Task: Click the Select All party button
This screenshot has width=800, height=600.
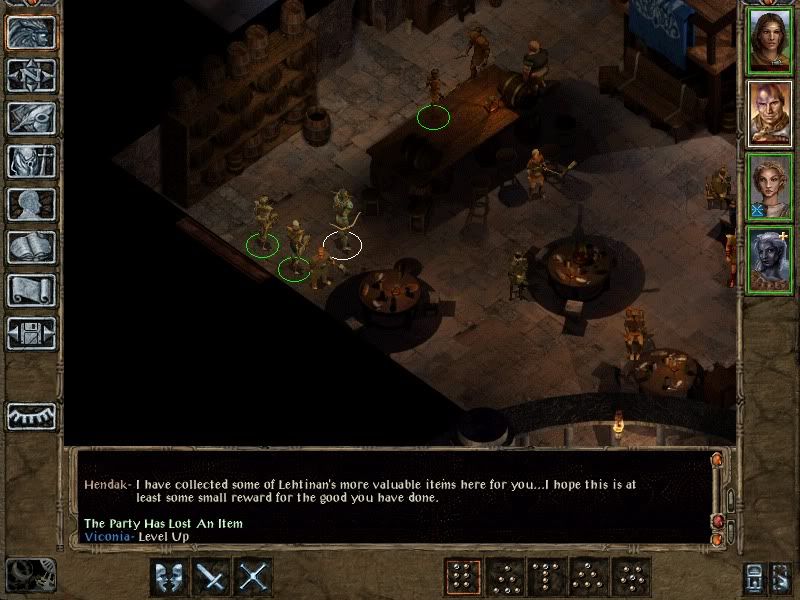Action: click(x=755, y=577)
